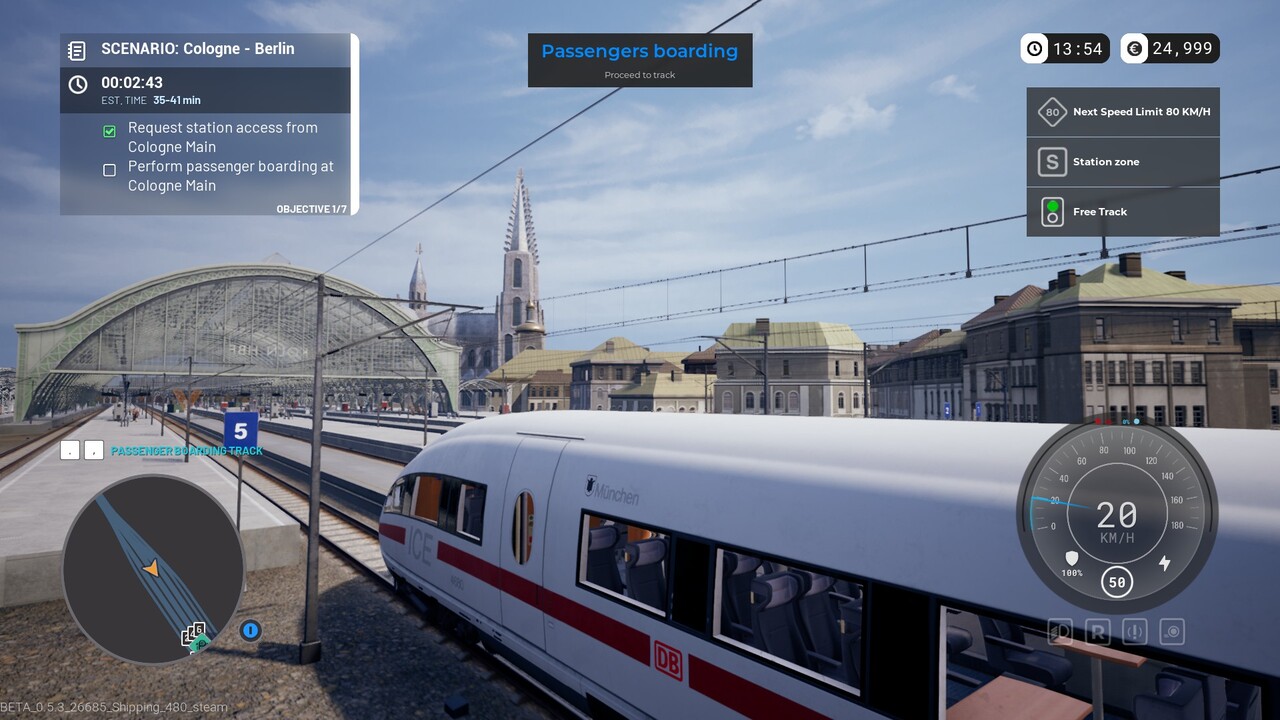Toggle the passenger boarding objective checkbox
This screenshot has width=1280, height=720.
click(x=110, y=170)
